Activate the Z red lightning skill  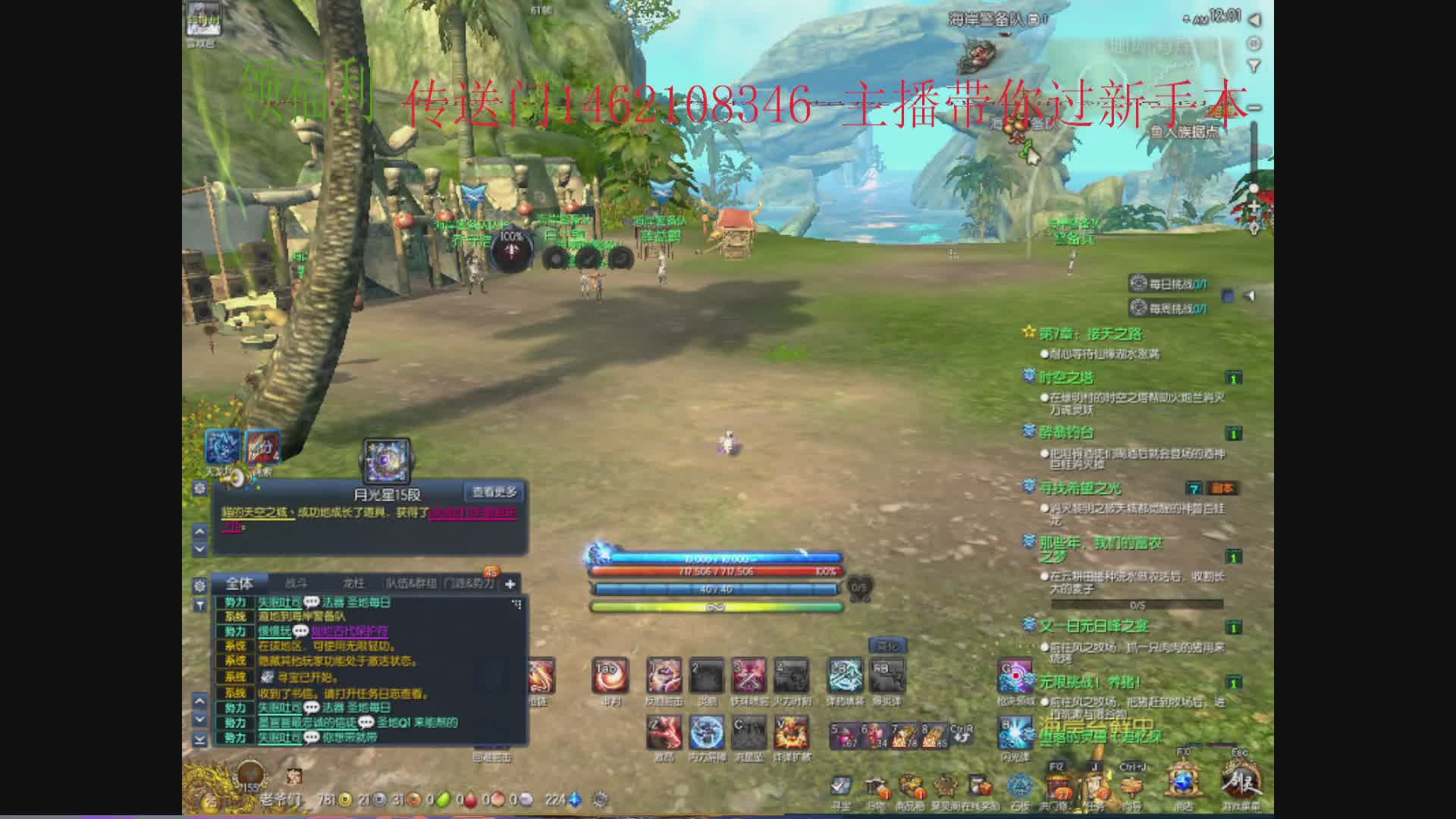664,733
